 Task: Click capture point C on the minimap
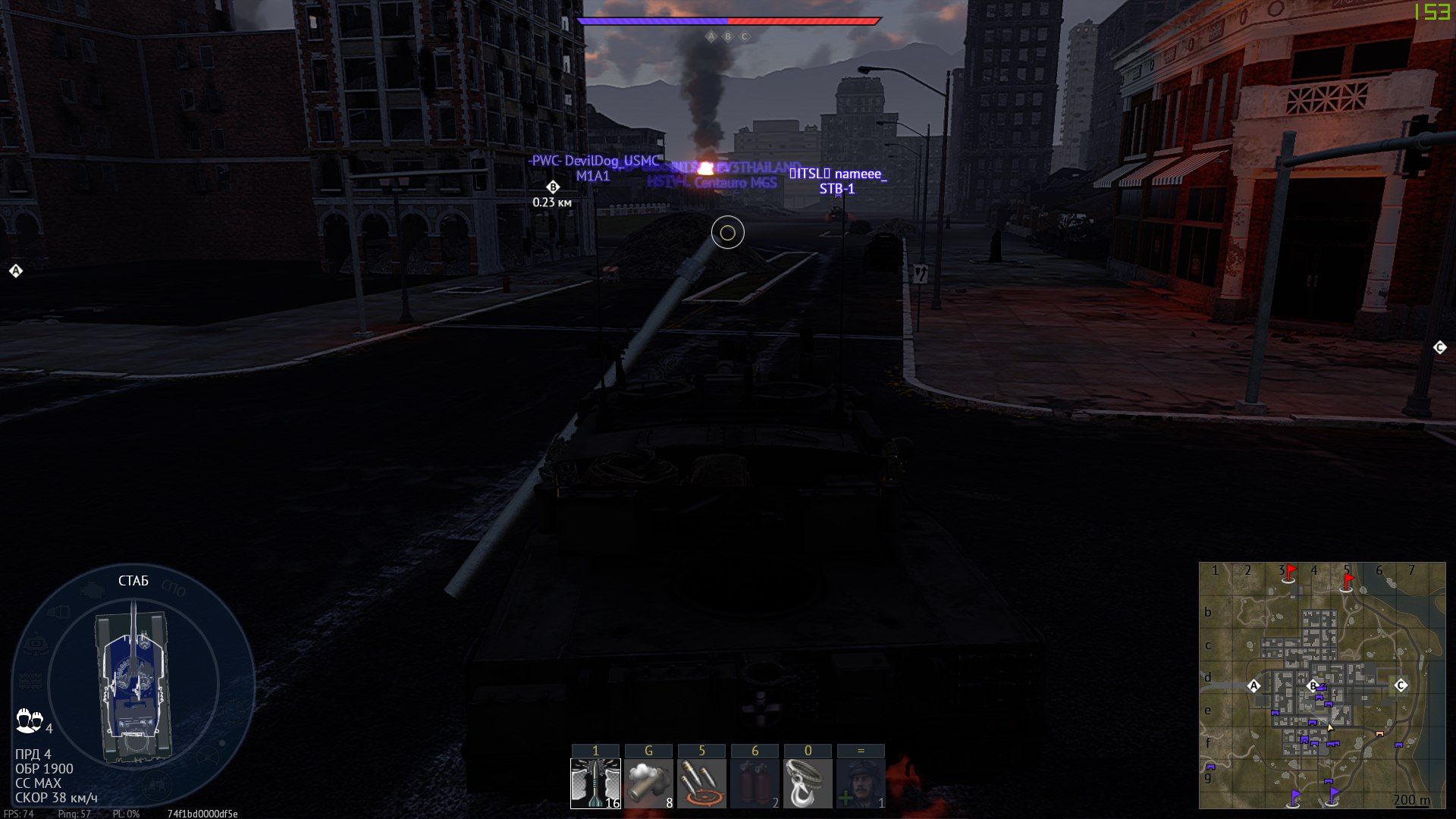pos(1401,685)
